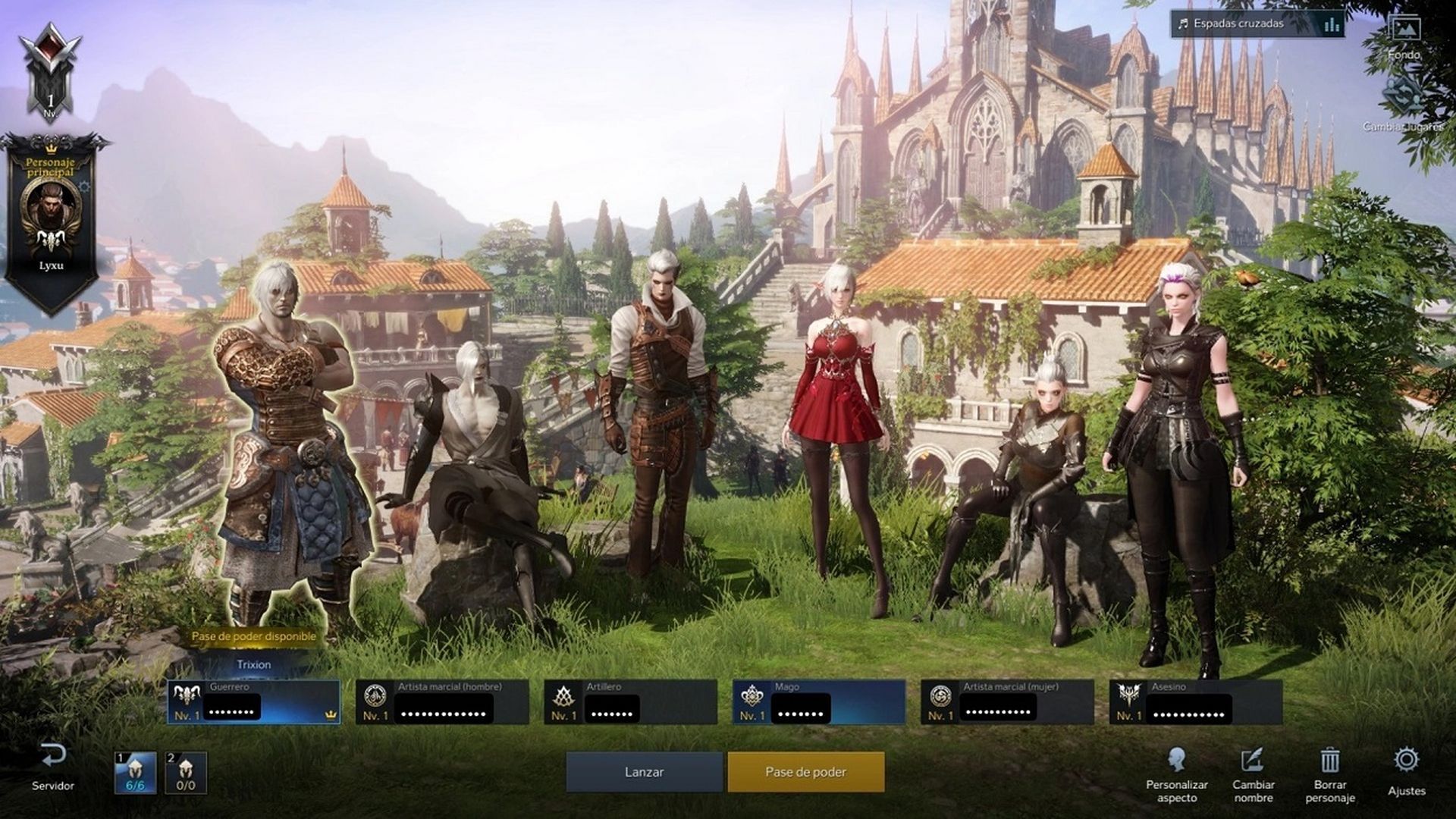Select the Artillero character slot
The image size is (1456, 819).
click(629, 698)
